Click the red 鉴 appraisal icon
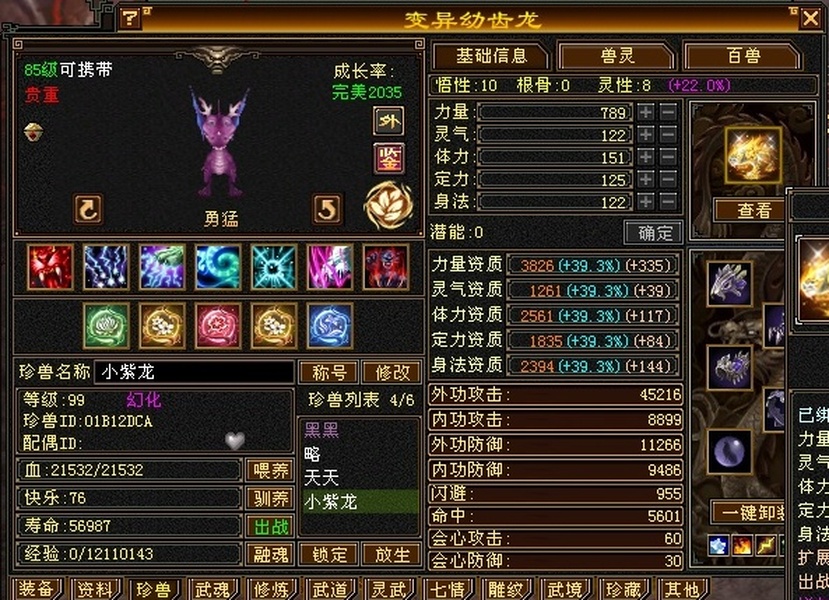 tap(388, 157)
